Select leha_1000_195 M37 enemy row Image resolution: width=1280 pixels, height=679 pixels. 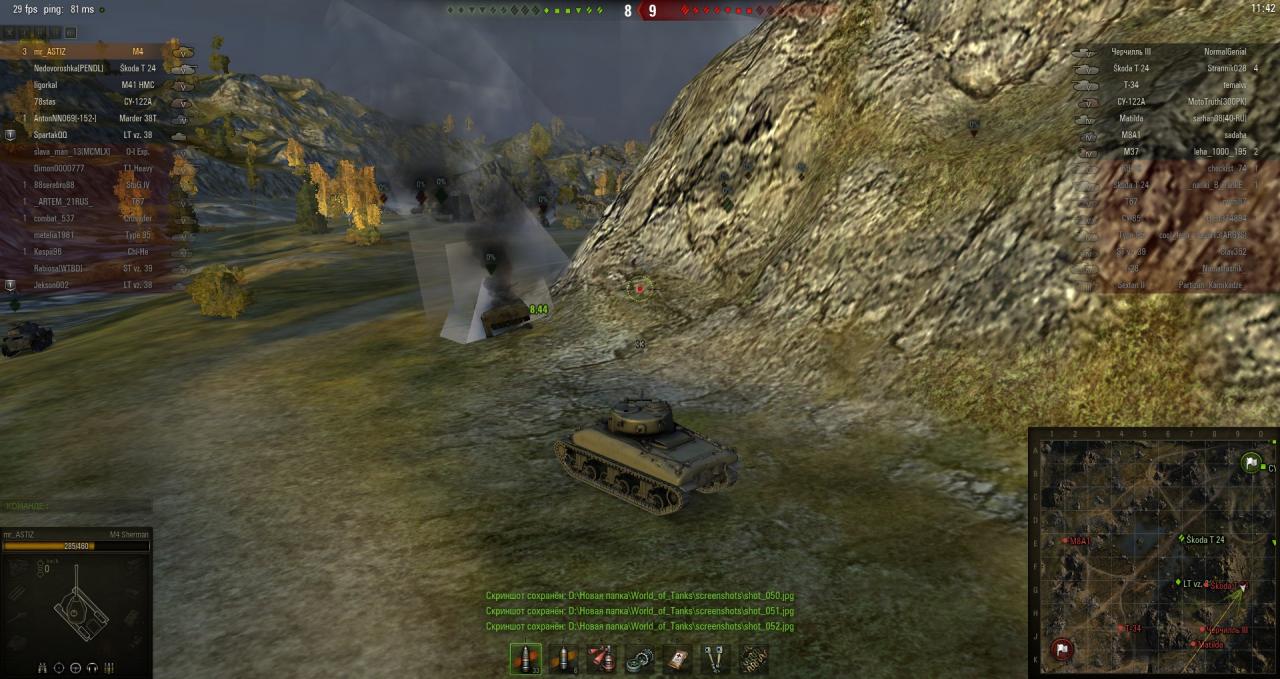tap(1170, 152)
